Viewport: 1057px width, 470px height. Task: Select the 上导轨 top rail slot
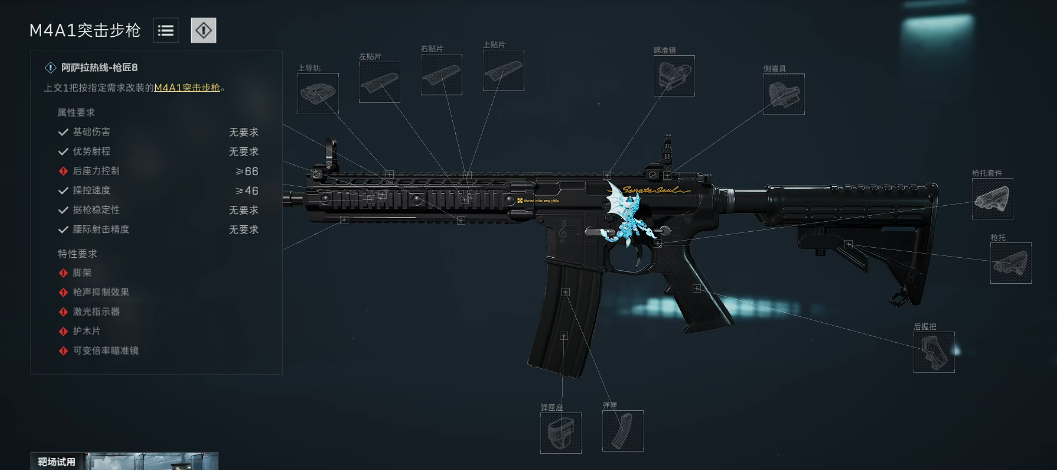[318, 94]
